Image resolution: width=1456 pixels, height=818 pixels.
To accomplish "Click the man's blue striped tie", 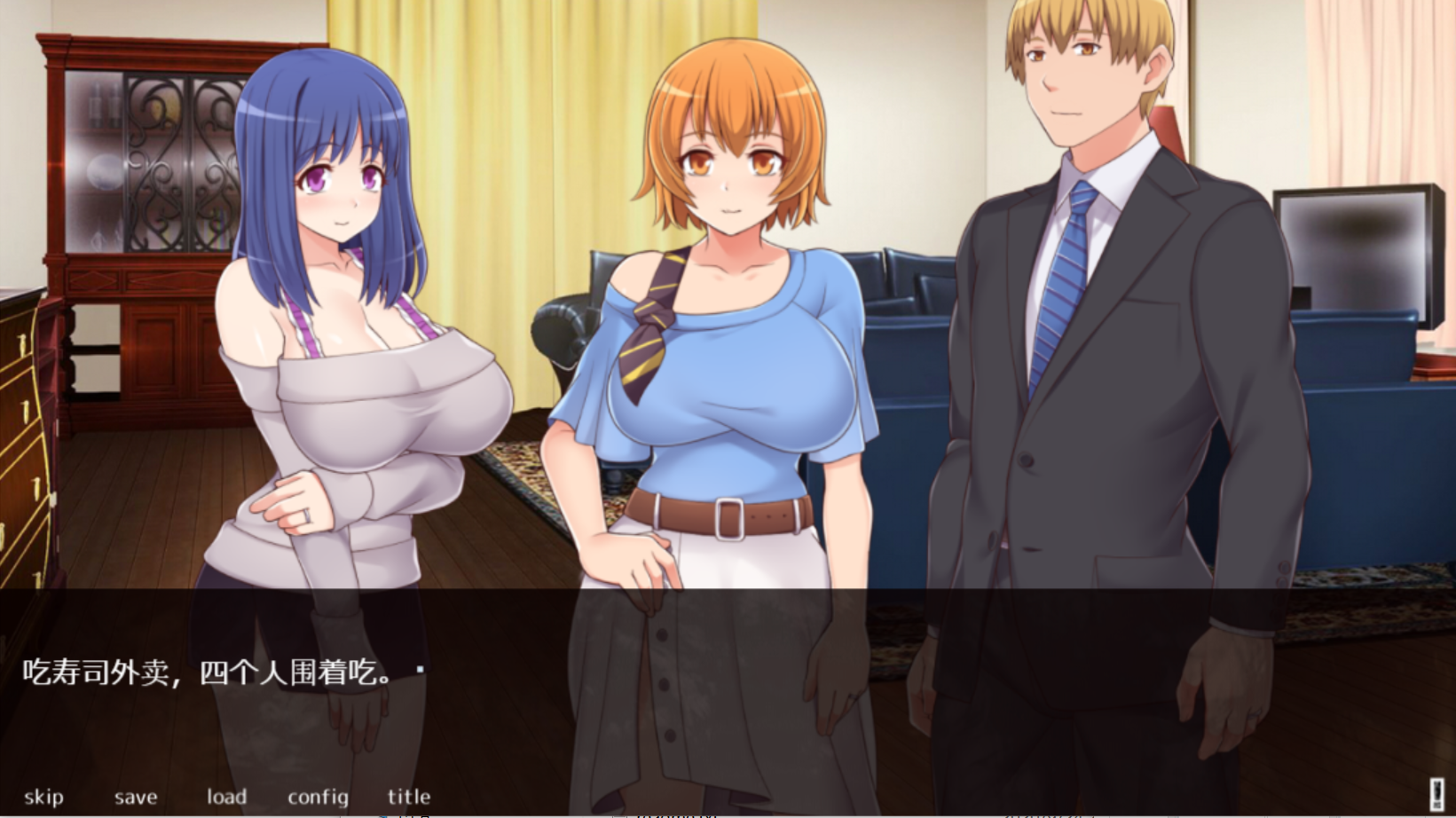I will tap(1062, 275).
